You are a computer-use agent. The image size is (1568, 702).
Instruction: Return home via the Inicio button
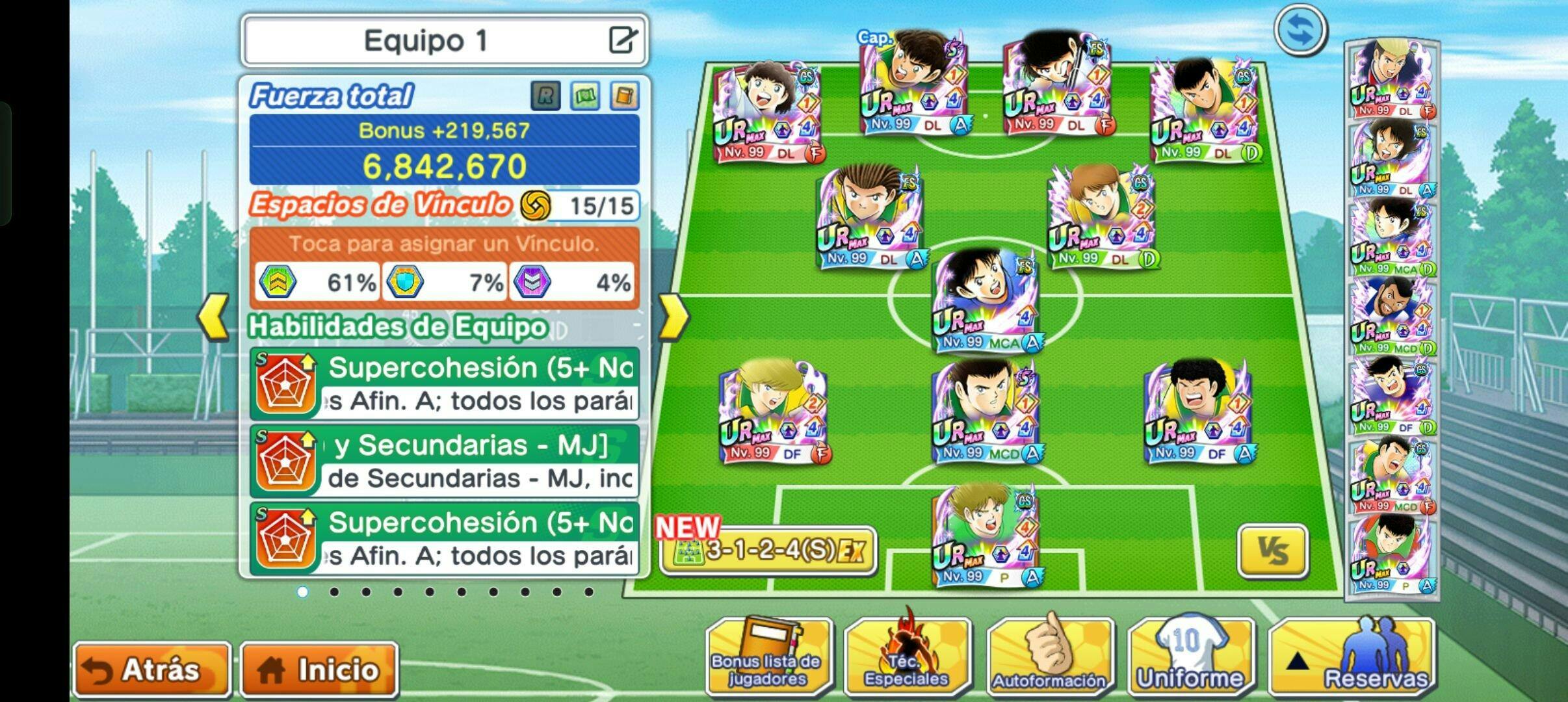[319, 669]
